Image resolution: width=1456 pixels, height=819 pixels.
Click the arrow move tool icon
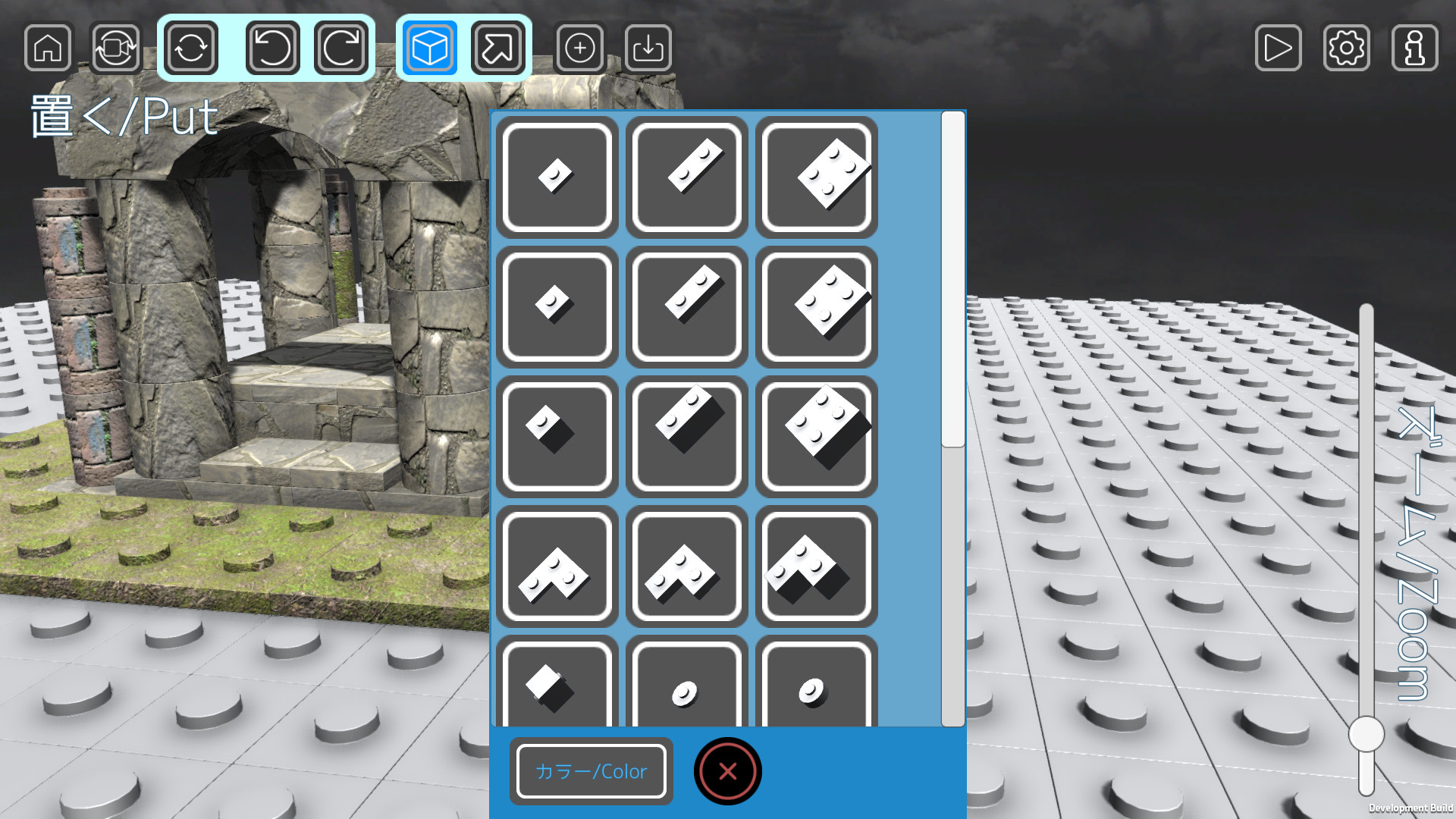pyautogui.click(x=498, y=48)
